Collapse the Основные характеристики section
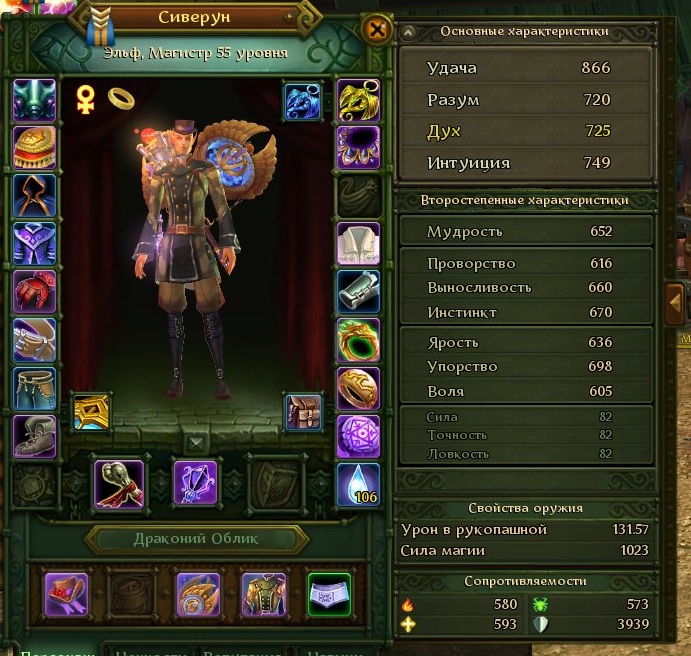 [x=408, y=32]
